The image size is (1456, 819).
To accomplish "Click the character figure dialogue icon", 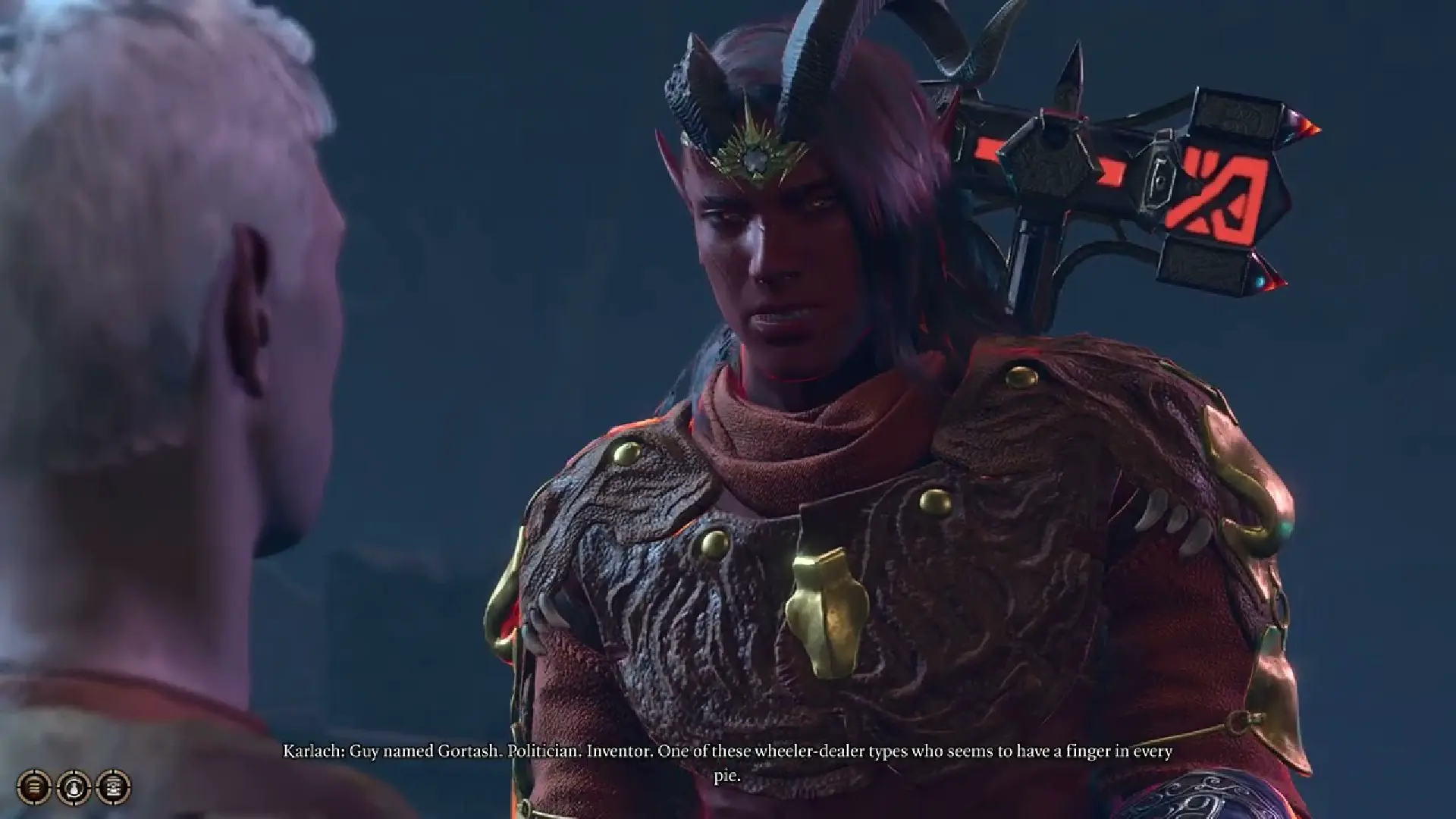I will pos(74,786).
